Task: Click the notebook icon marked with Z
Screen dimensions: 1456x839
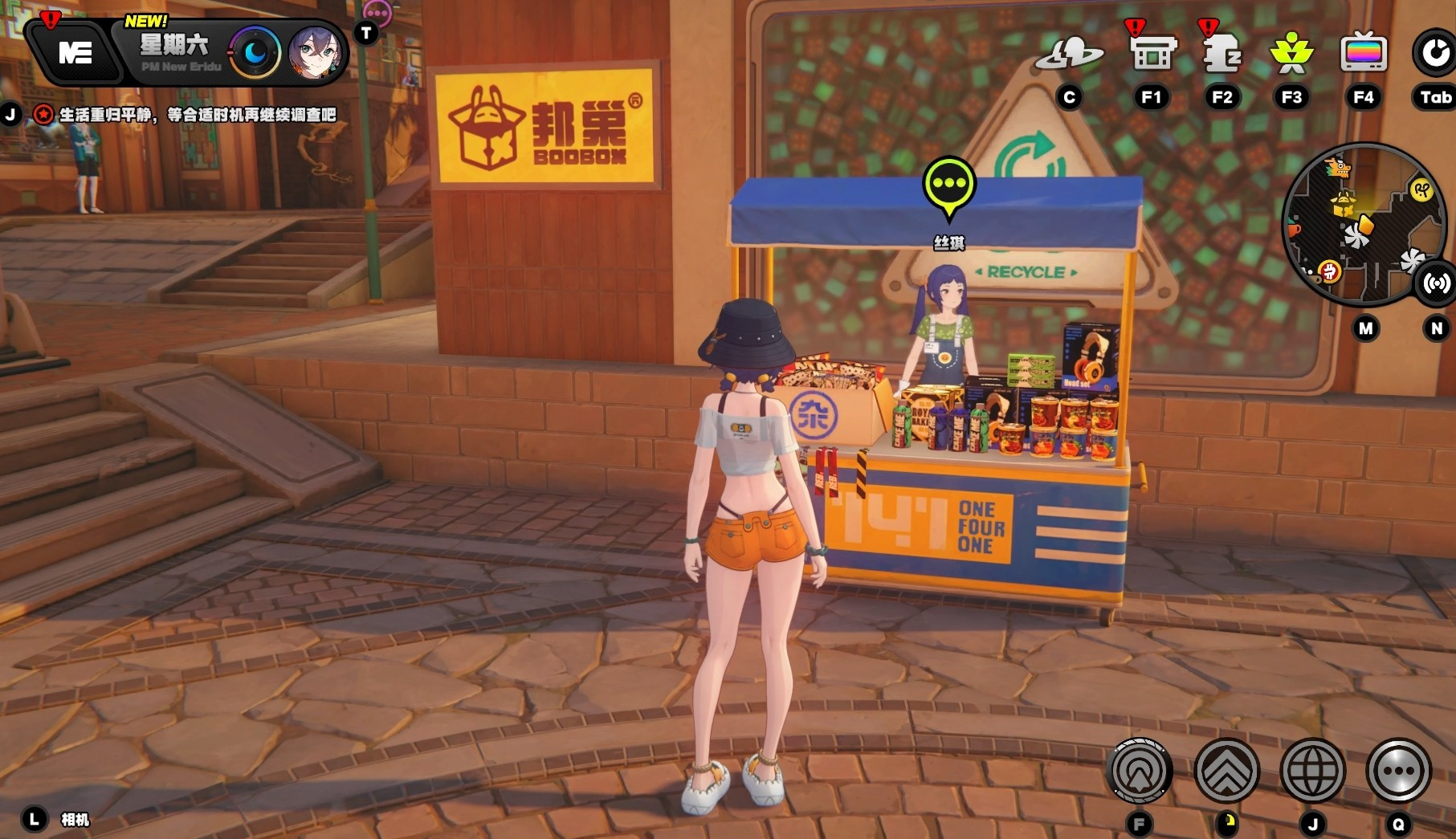Action: coord(1221,54)
